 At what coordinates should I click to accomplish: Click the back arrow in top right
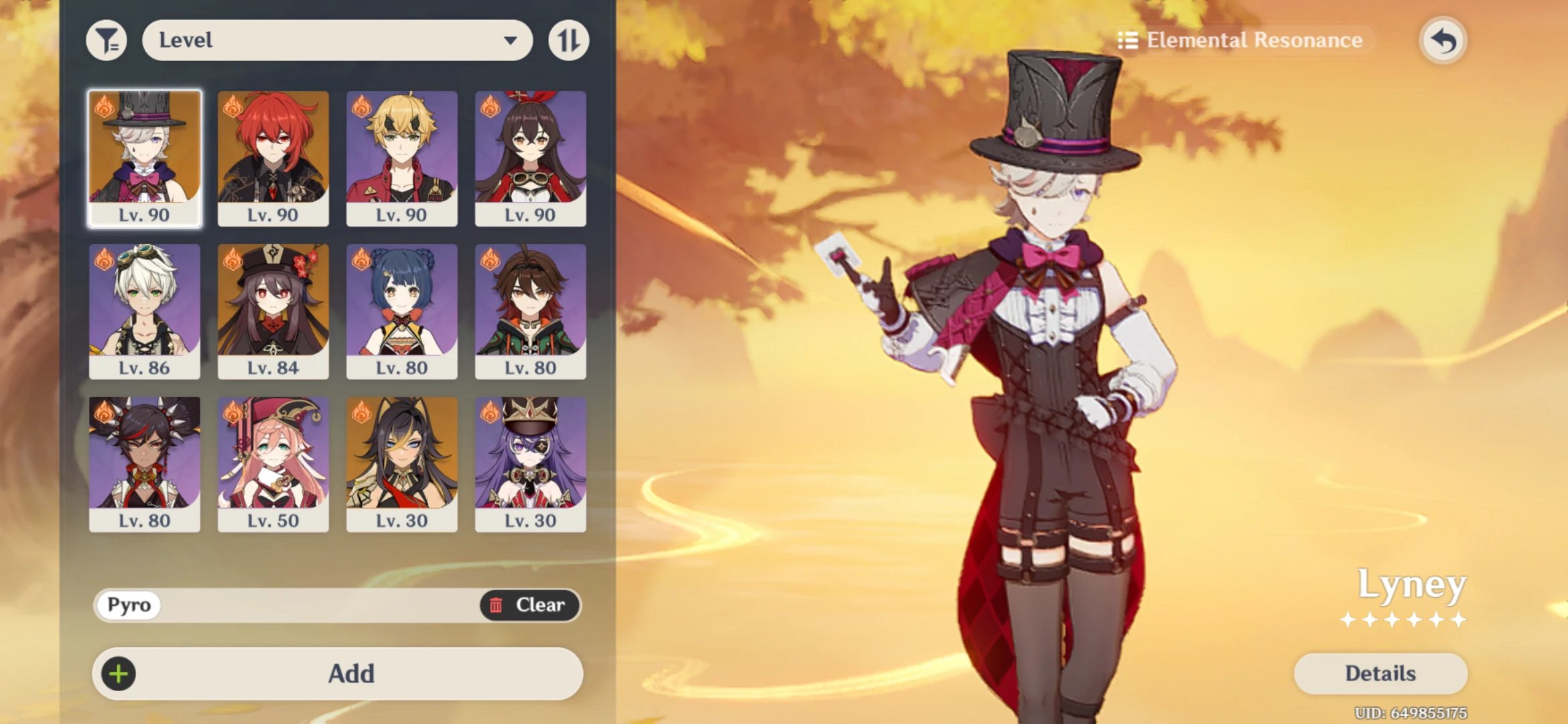point(1442,40)
